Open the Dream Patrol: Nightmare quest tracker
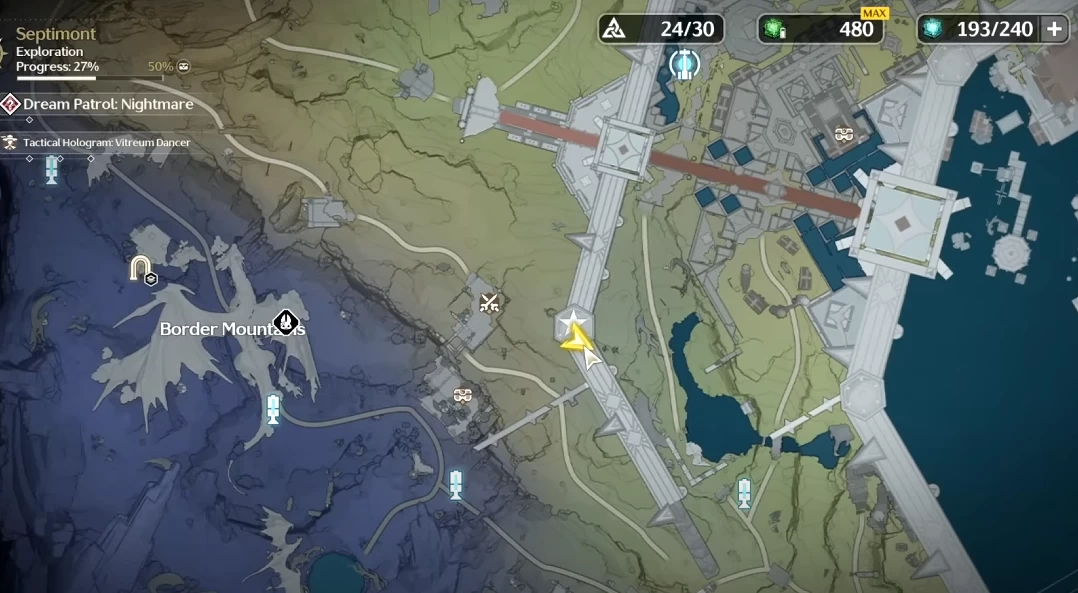This screenshot has height=593, width=1078. tap(108, 104)
